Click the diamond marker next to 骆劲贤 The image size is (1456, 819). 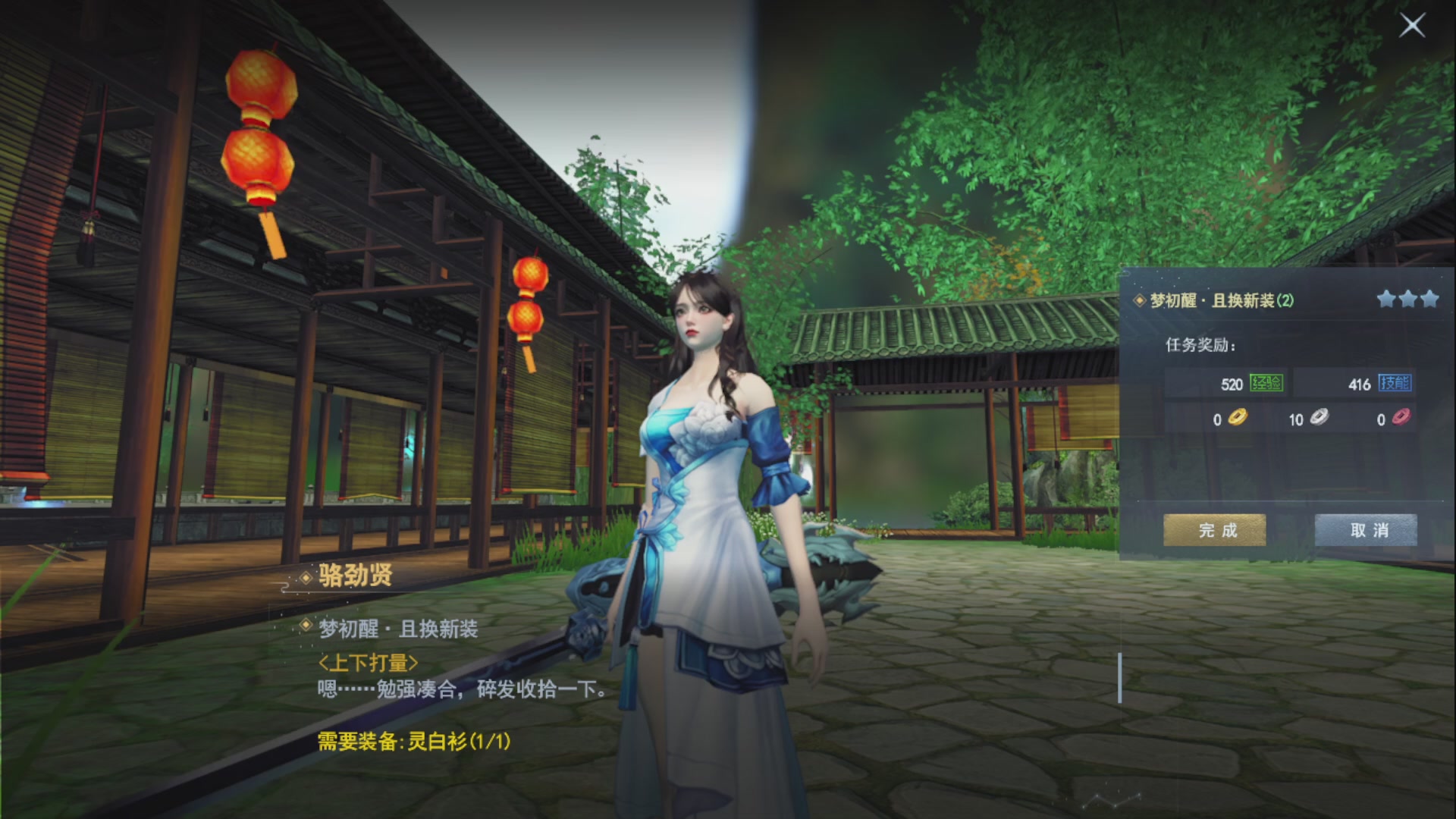(x=306, y=576)
